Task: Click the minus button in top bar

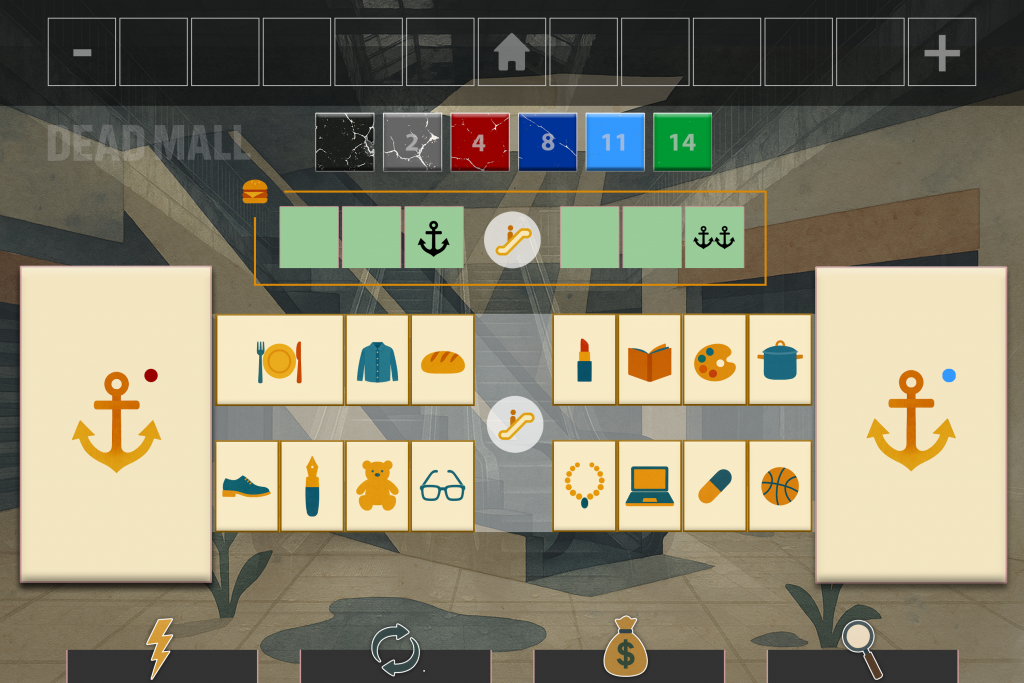Action: [82, 52]
